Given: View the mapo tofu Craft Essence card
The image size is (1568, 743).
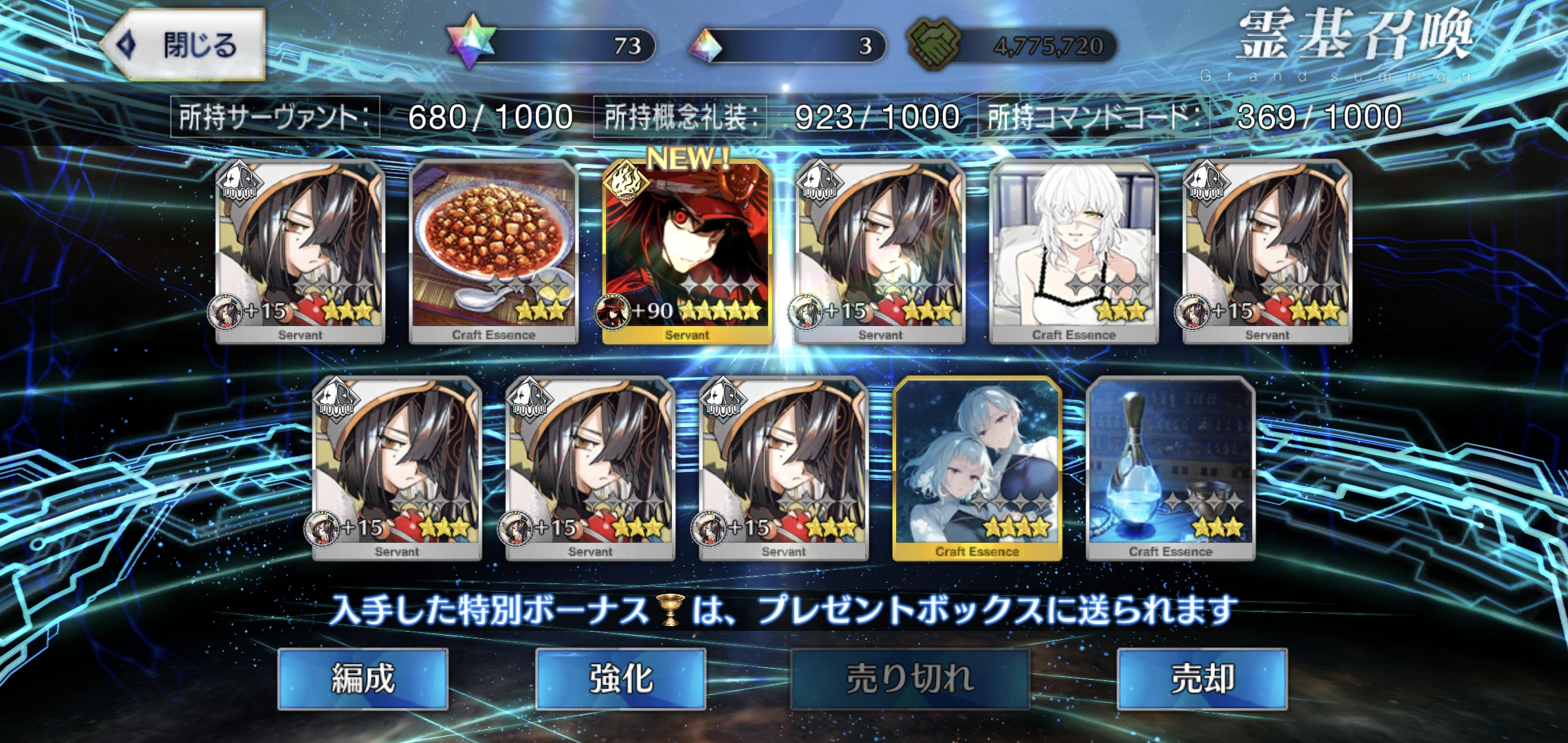Looking at the screenshot, I should tap(493, 252).
